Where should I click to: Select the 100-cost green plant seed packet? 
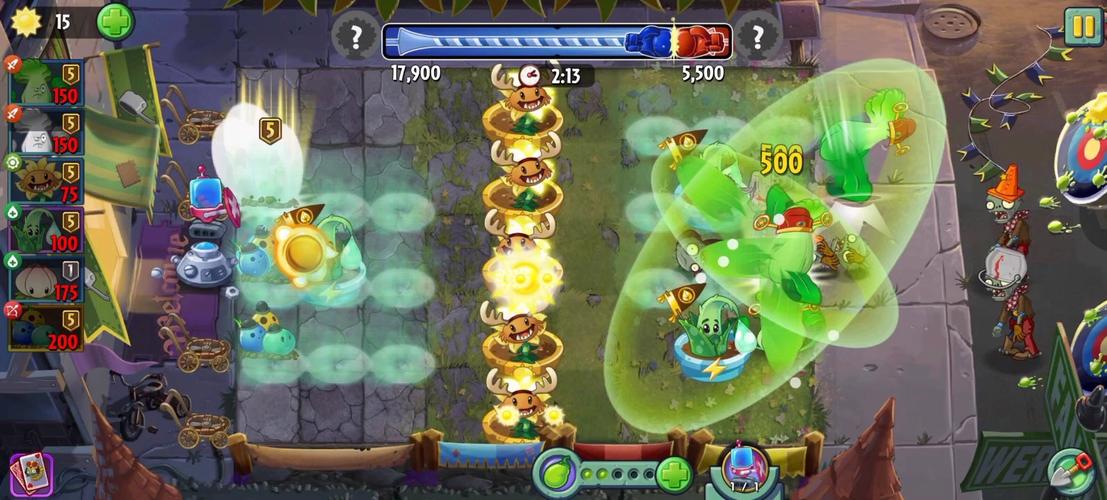coord(40,227)
